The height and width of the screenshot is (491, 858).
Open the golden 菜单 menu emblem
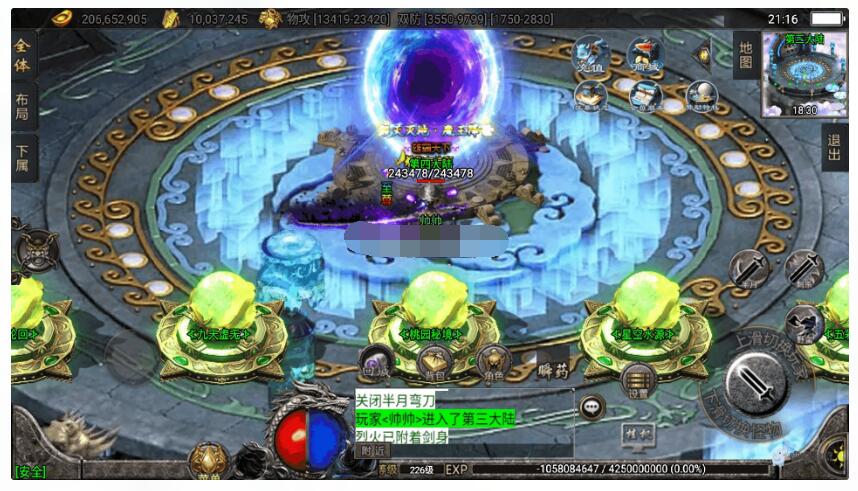point(207,463)
